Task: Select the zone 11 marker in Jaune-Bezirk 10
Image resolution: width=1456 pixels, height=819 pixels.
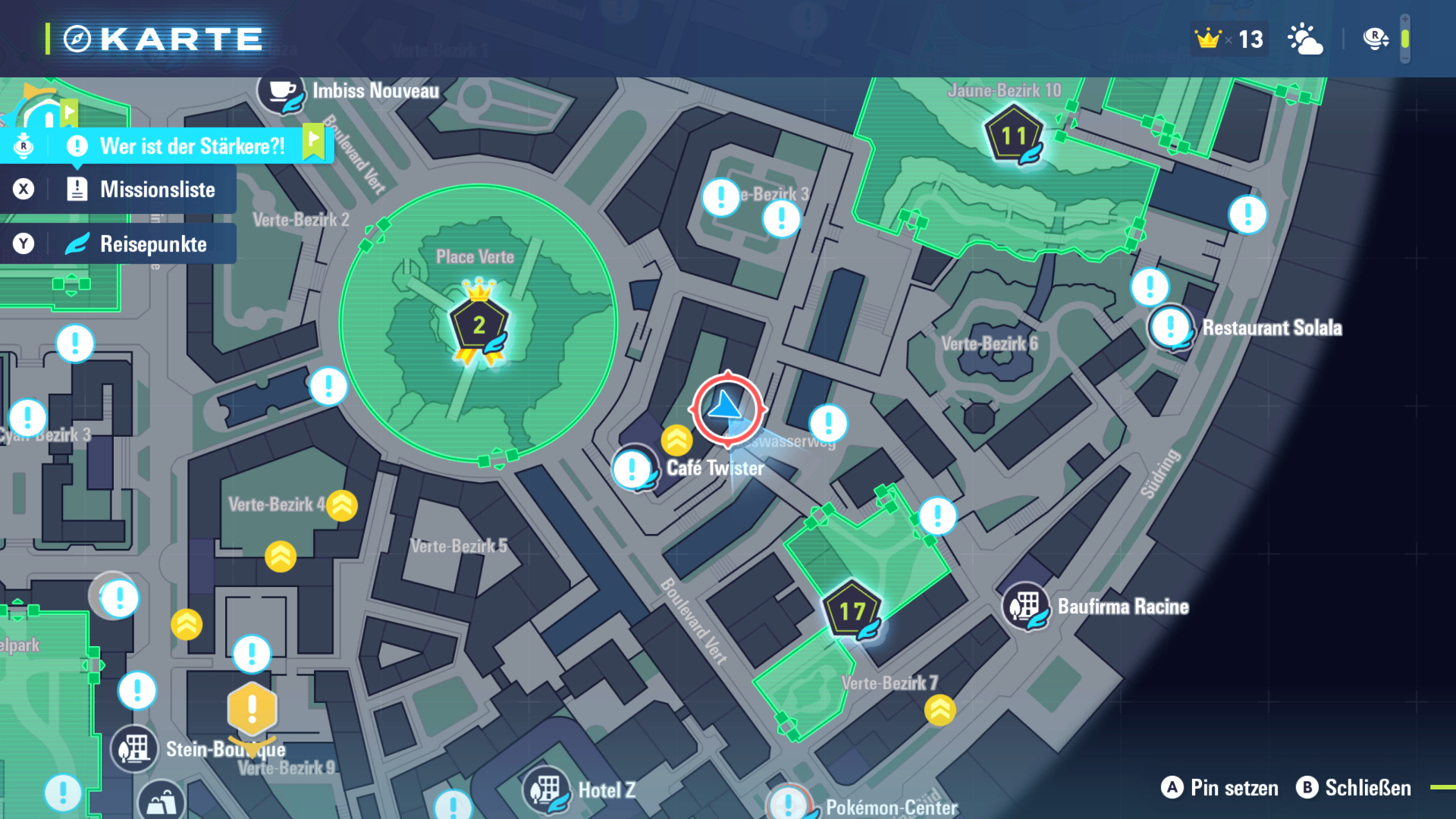Action: (x=1014, y=137)
